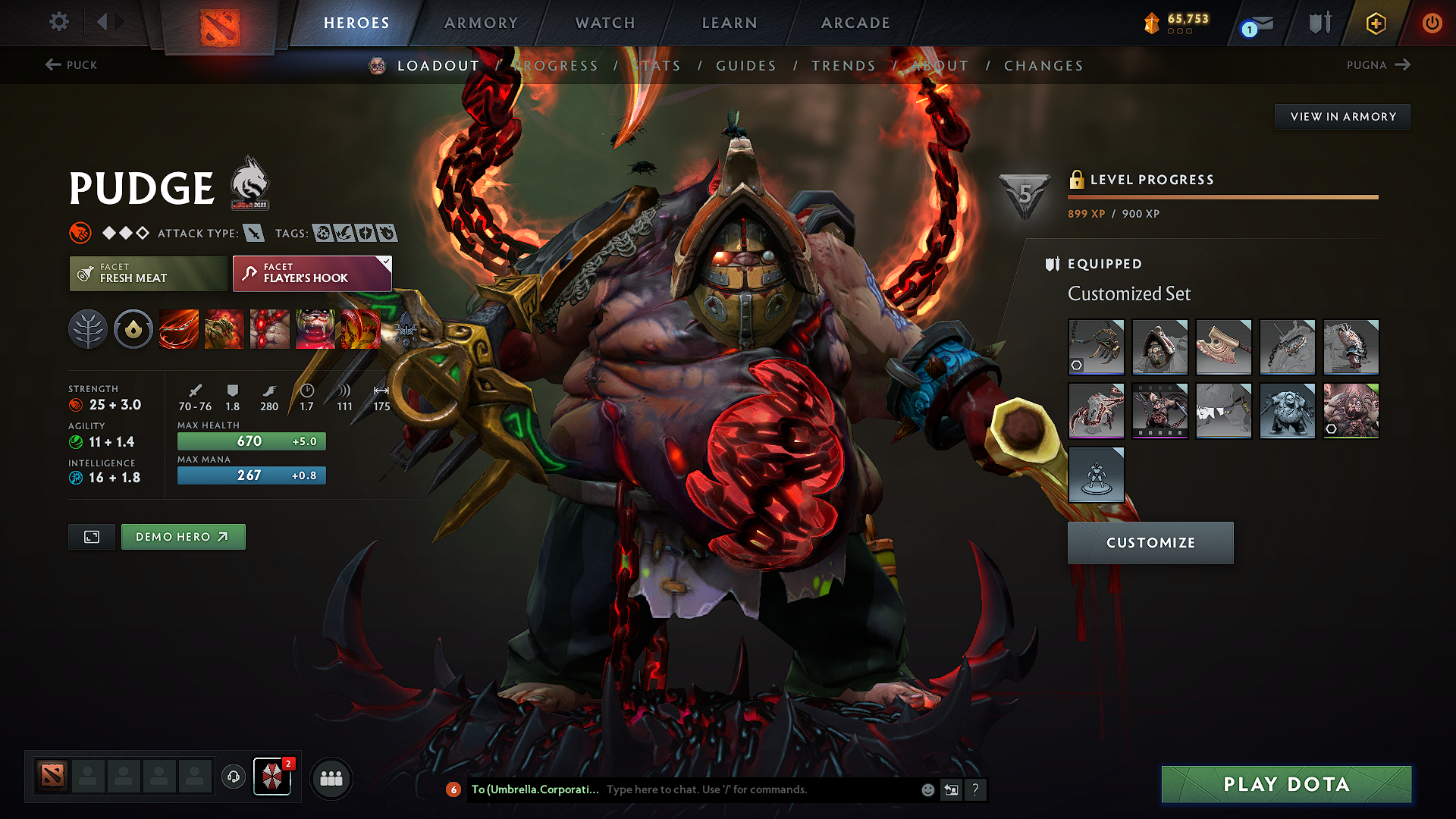1456x819 pixels.
Task: Switch to the ARMORY tab
Action: click(480, 23)
